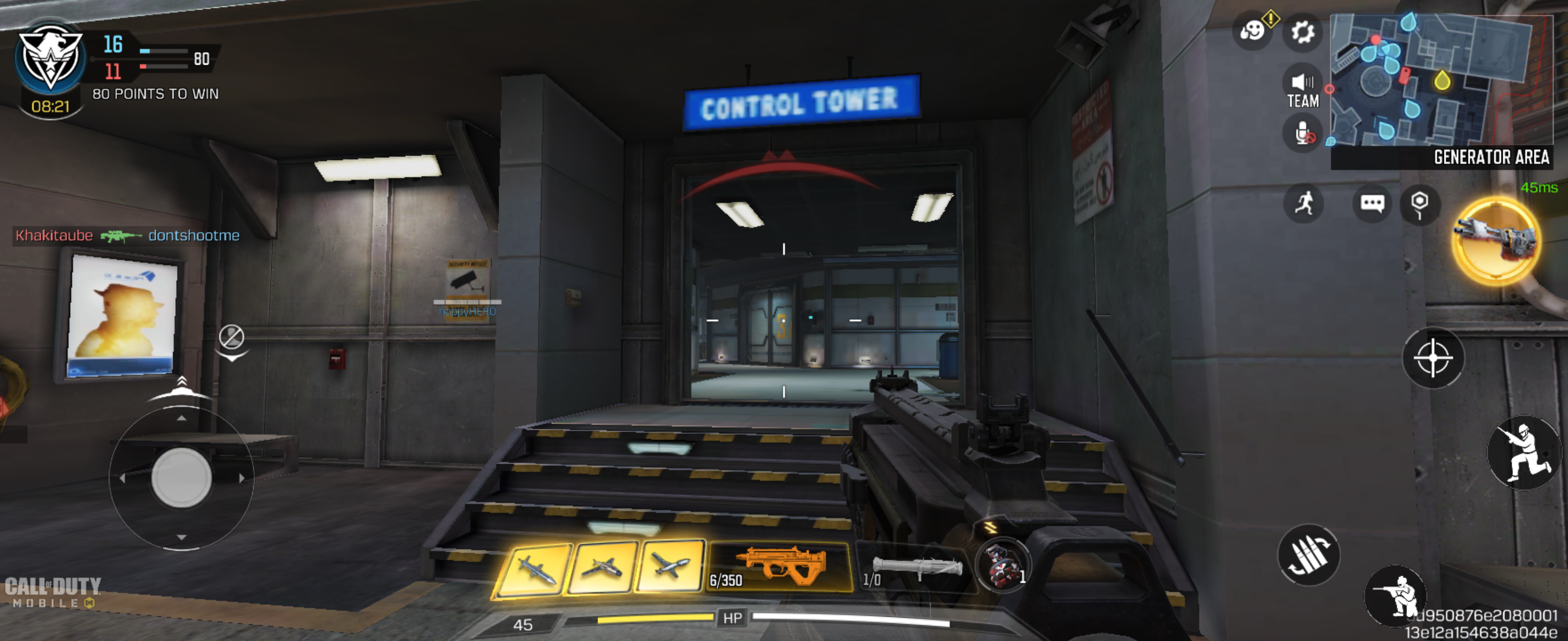
Task: Open the emote smiley menu
Action: 1252,30
